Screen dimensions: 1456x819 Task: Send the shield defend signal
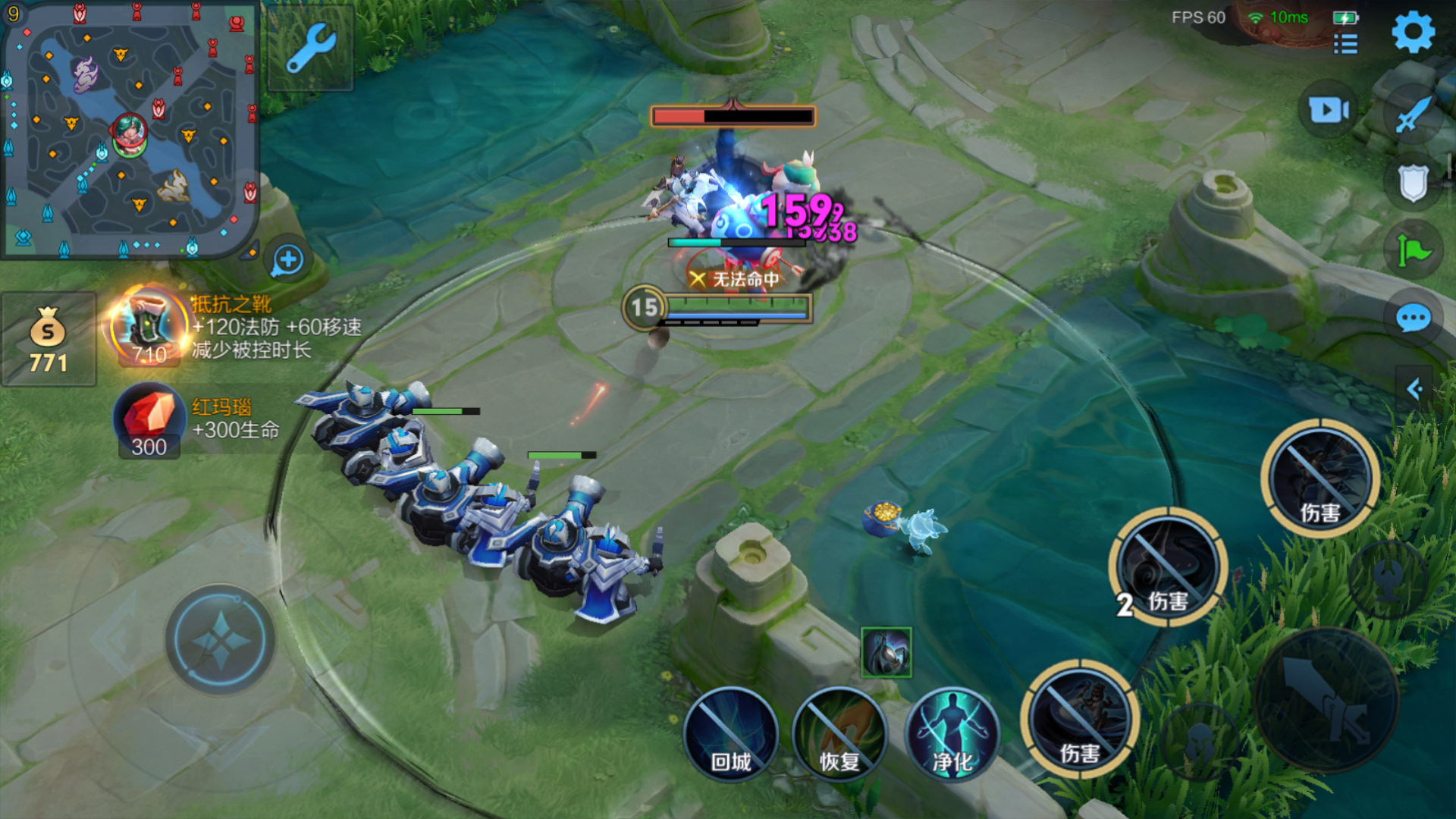pyautogui.click(x=1414, y=184)
